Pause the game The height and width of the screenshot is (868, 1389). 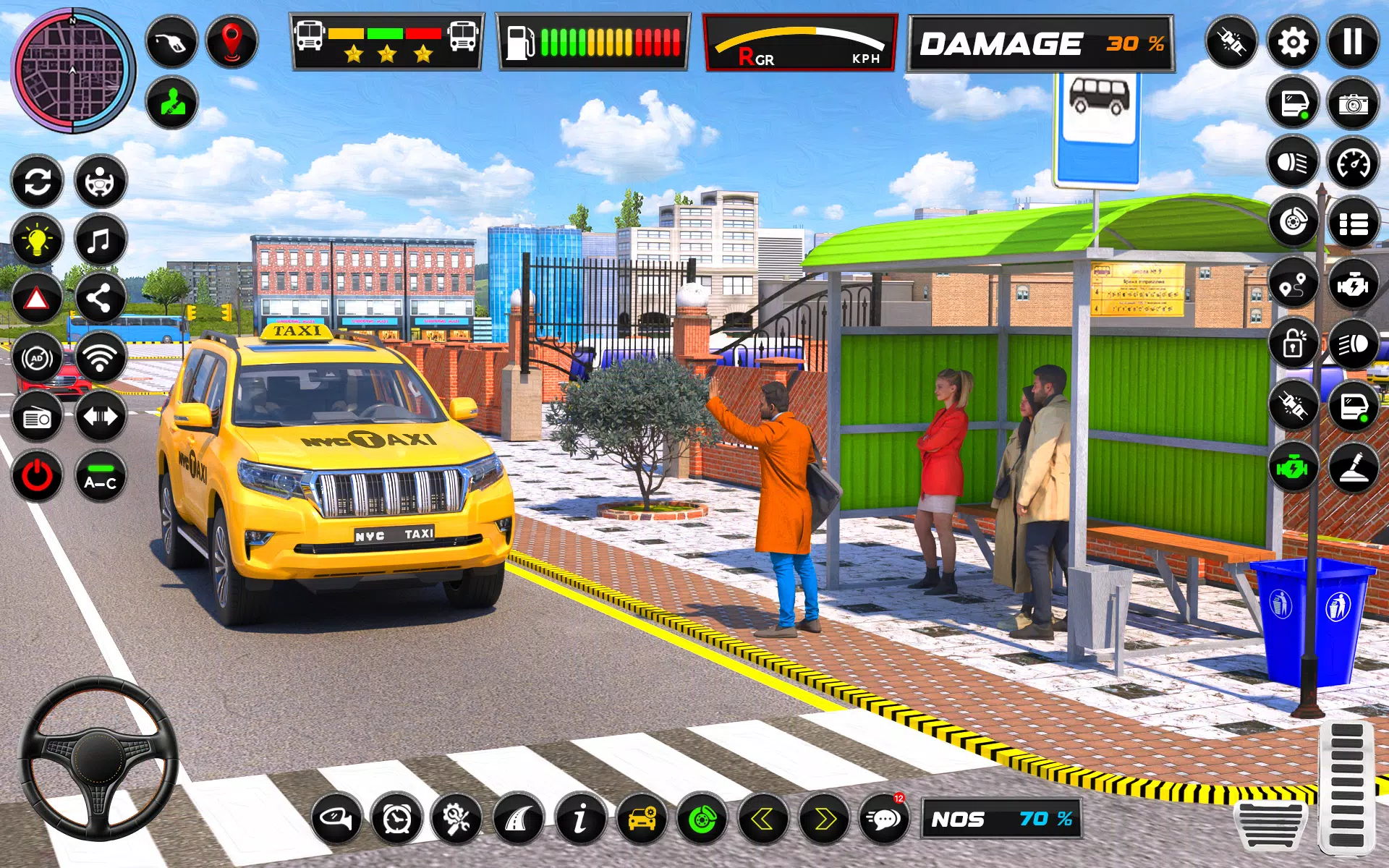(x=1352, y=43)
